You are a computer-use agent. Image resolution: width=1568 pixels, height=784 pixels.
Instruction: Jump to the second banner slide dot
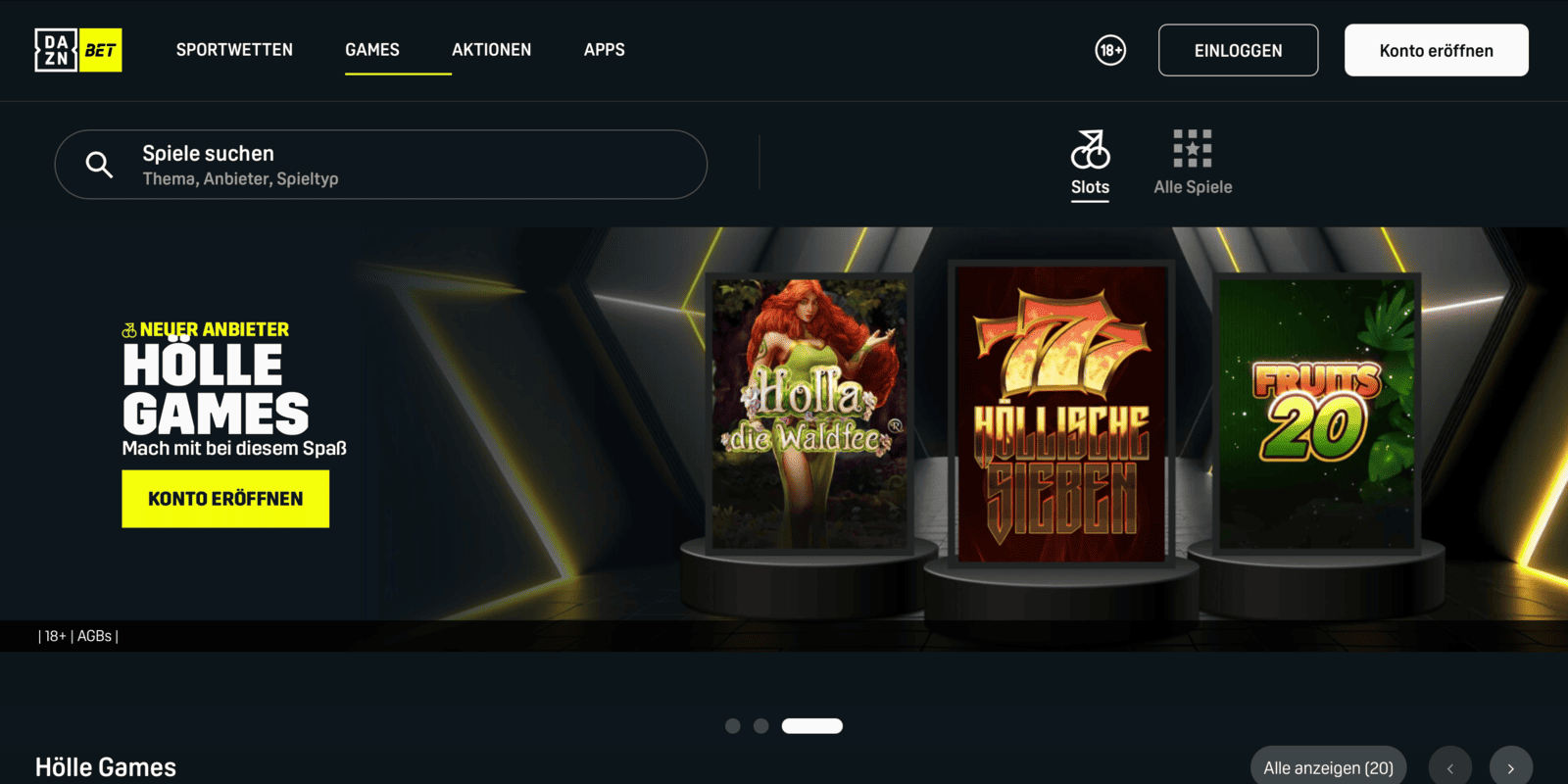(x=761, y=726)
